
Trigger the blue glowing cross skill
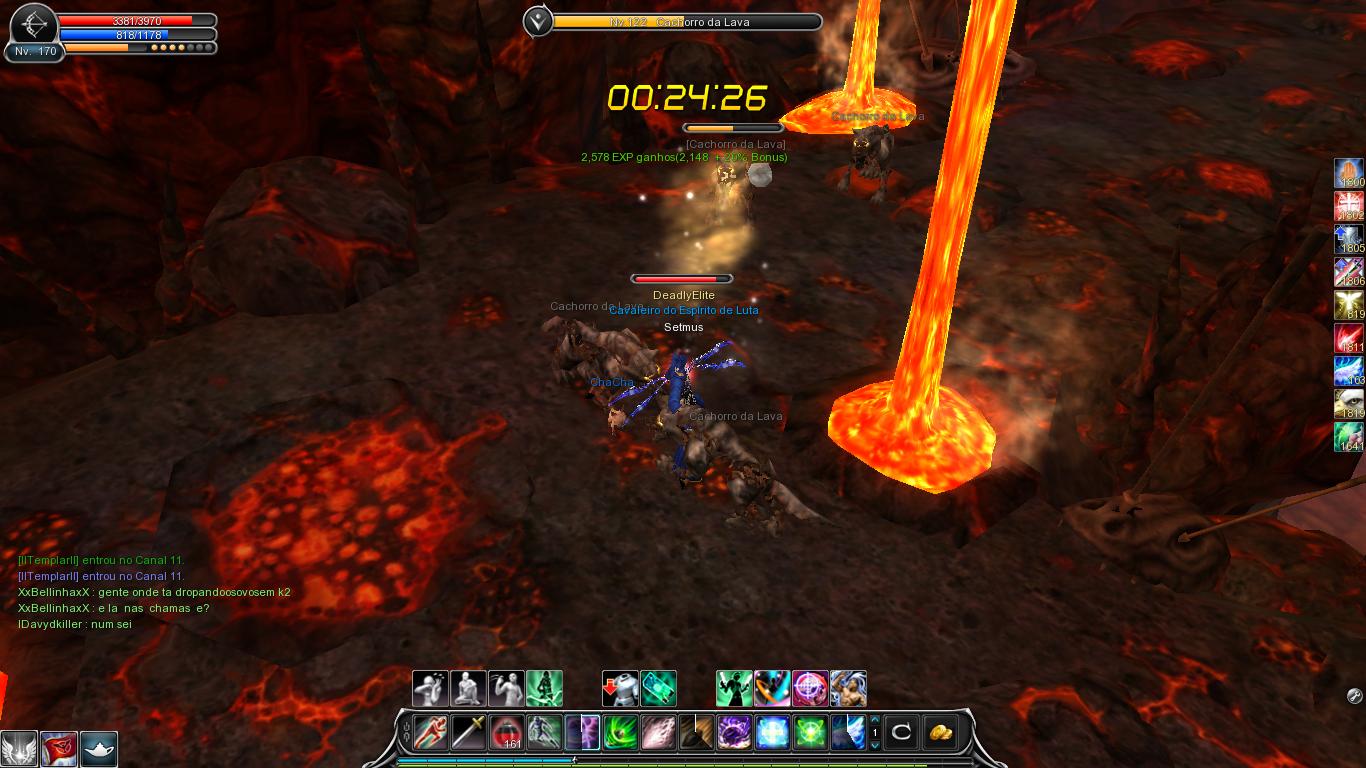(772, 732)
